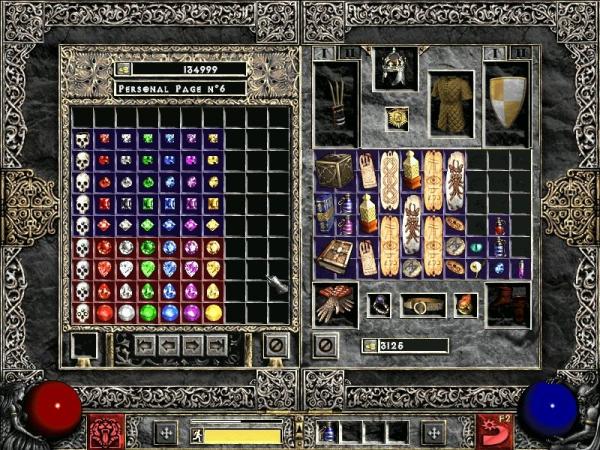This screenshot has height=450, width=600.
Task: Pick up the Horadric Cube
Action: (x=335, y=170)
